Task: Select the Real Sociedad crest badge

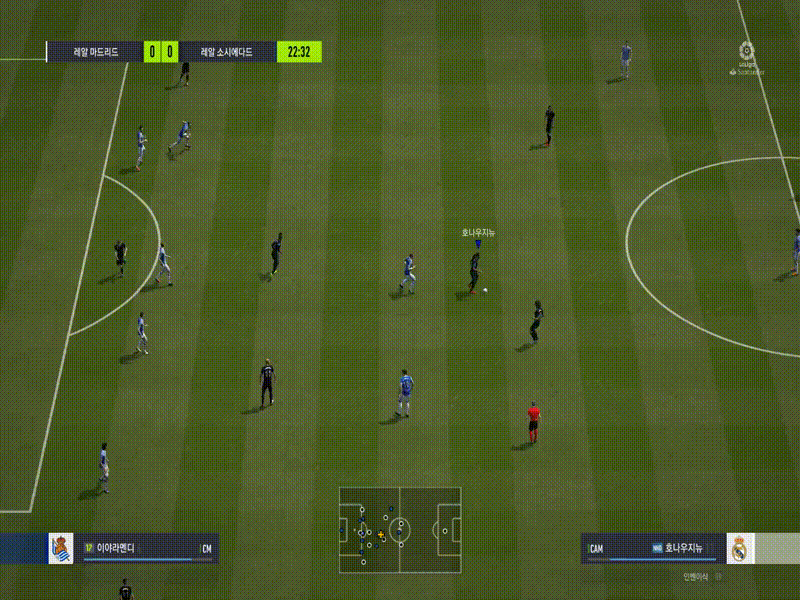Action: pyautogui.click(x=61, y=548)
